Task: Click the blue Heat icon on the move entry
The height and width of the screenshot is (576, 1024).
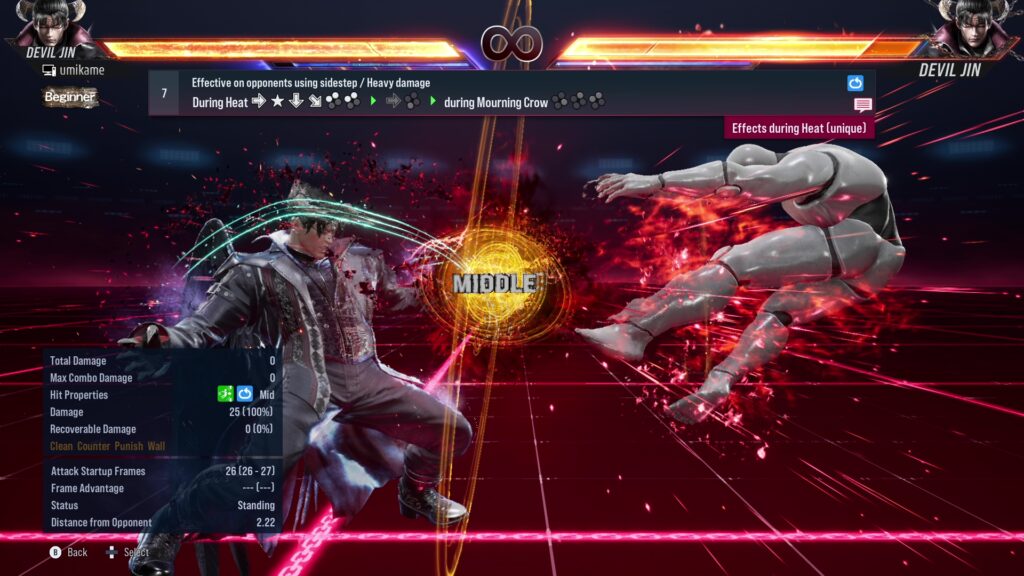Action: [855, 83]
